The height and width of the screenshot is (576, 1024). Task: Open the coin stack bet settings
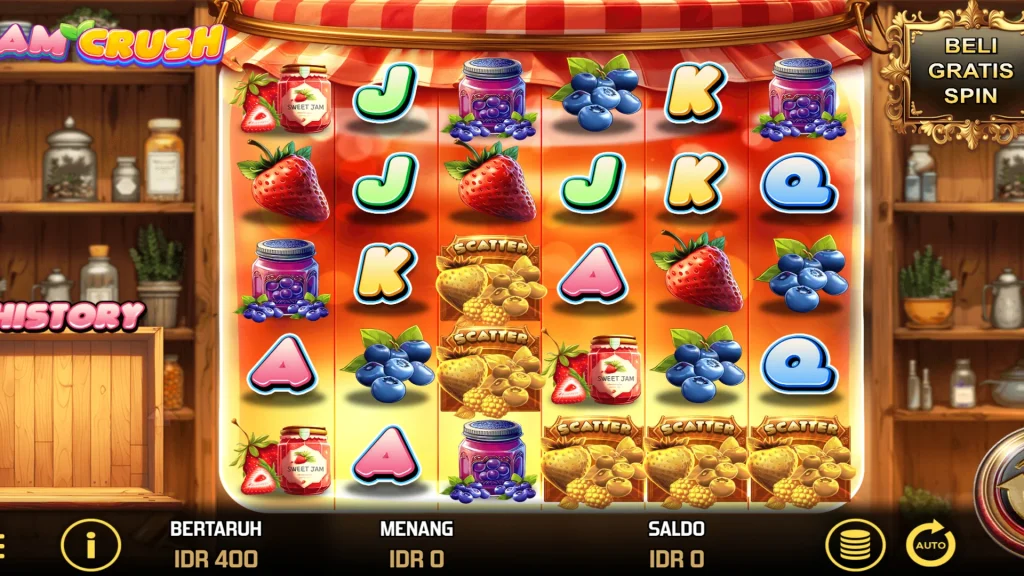pyautogui.click(x=854, y=546)
